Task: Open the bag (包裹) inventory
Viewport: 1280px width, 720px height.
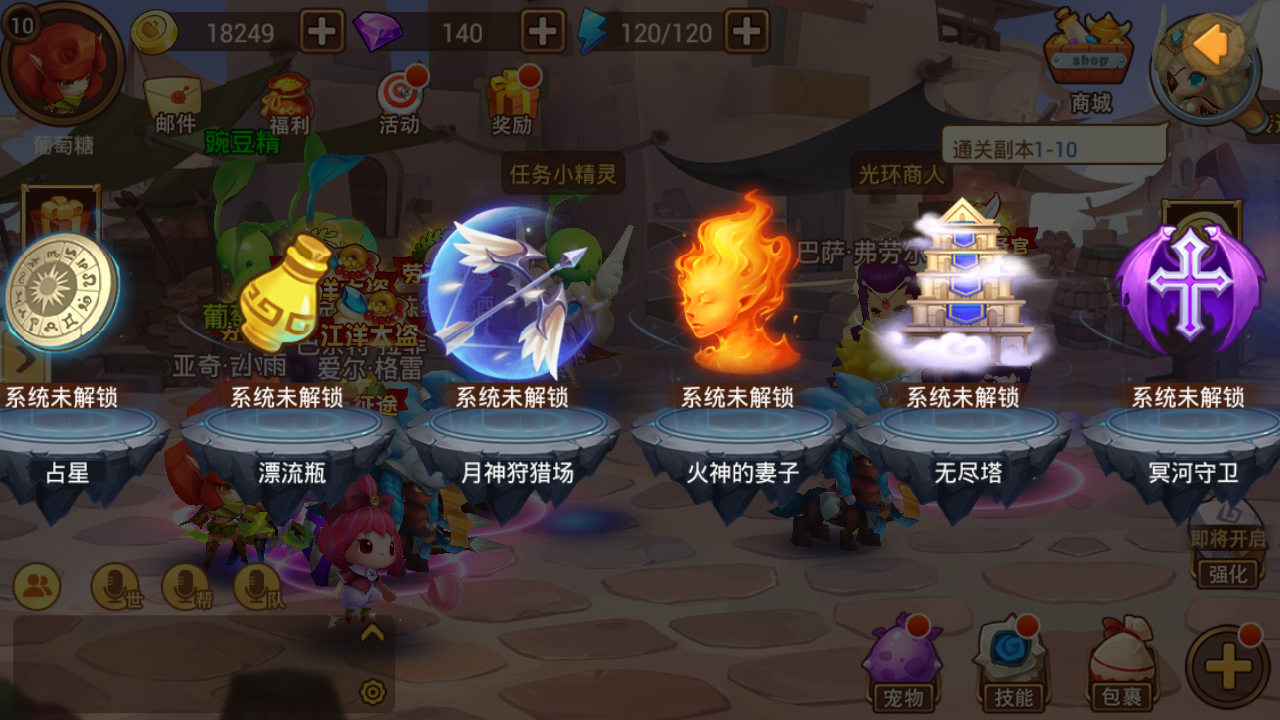Action: [x=1121, y=665]
